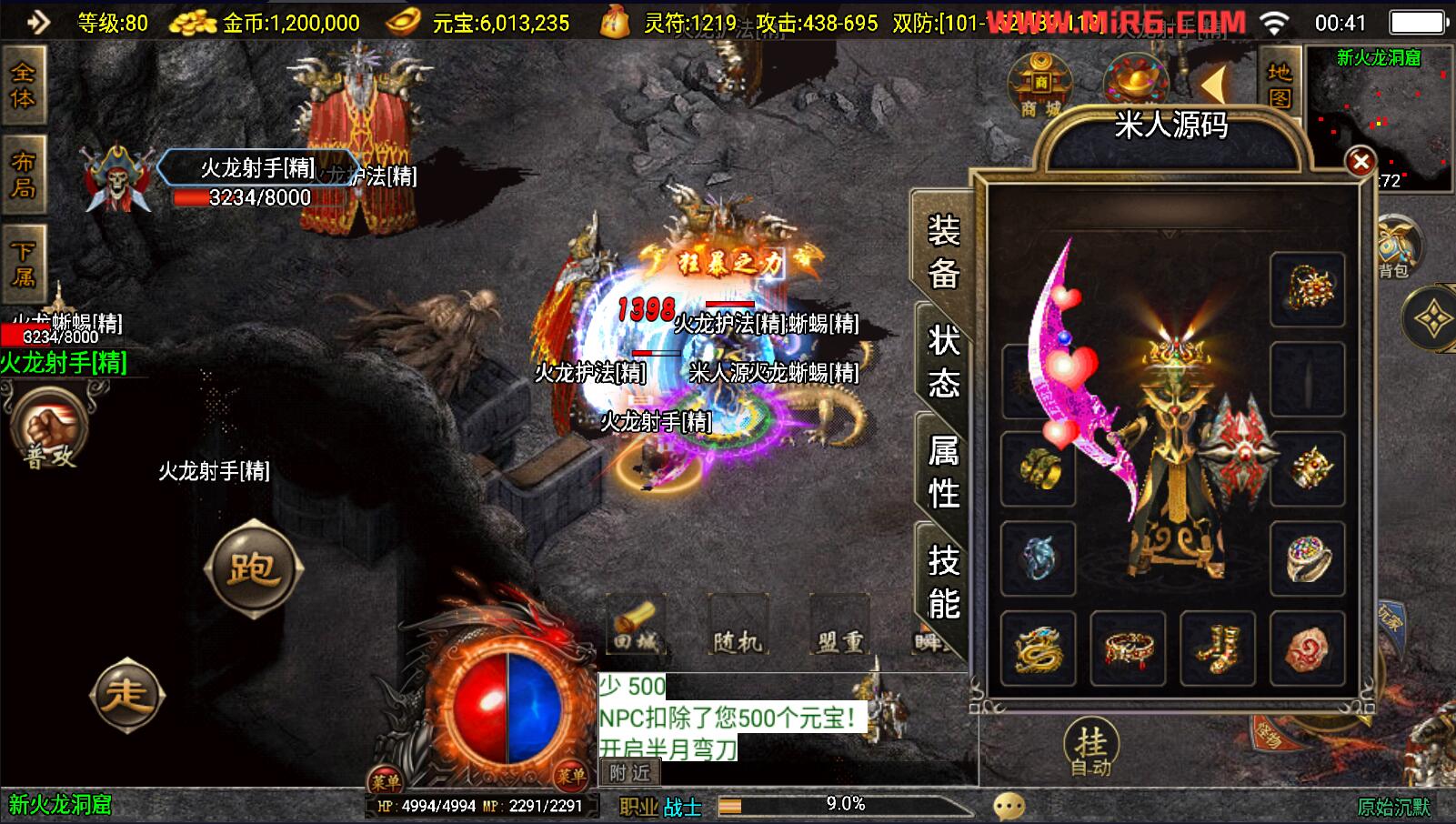Toggle the 挂 auto-battle button
Image resolution: width=1456 pixels, height=824 pixels.
1090,749
